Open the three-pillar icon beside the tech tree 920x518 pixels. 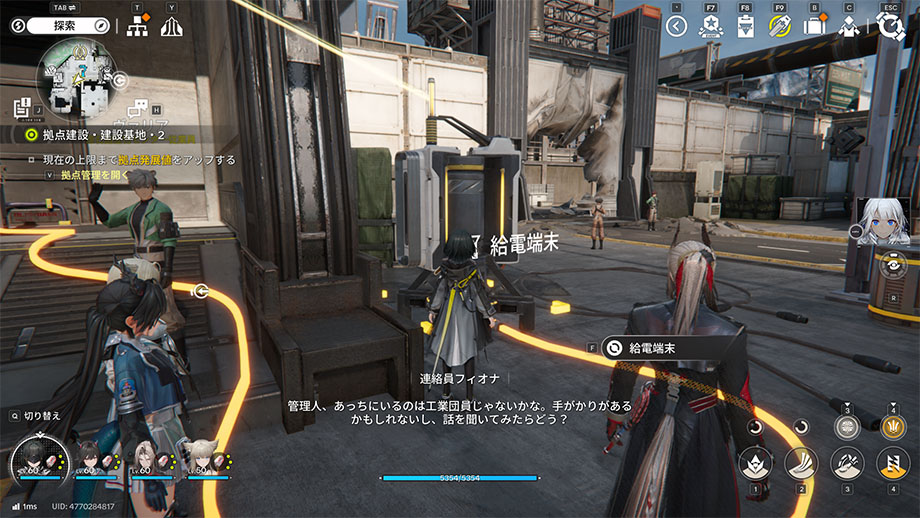pyautogui.click(x=171, y=27)
